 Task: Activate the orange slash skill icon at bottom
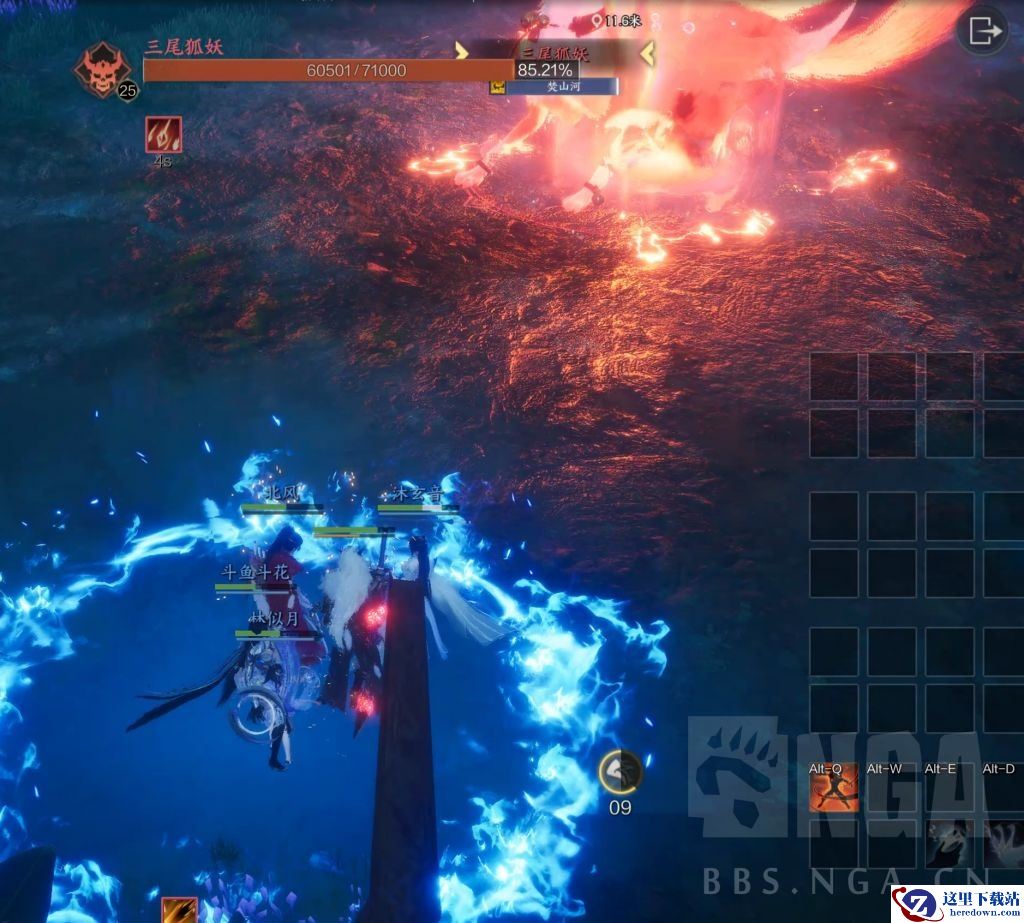pyautogui.click(x=179, y=909)
